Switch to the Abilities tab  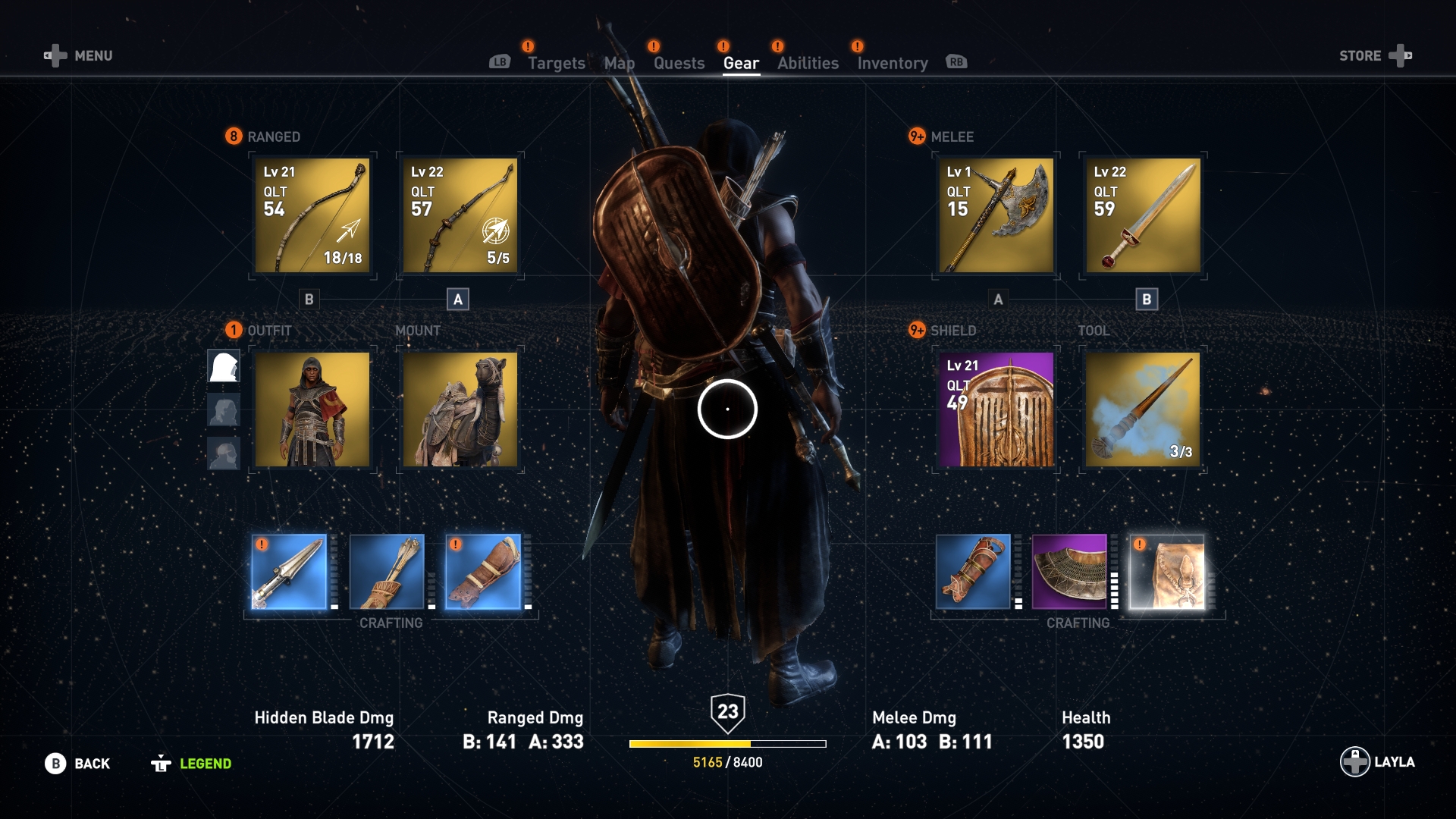click(x=807, y=63)
